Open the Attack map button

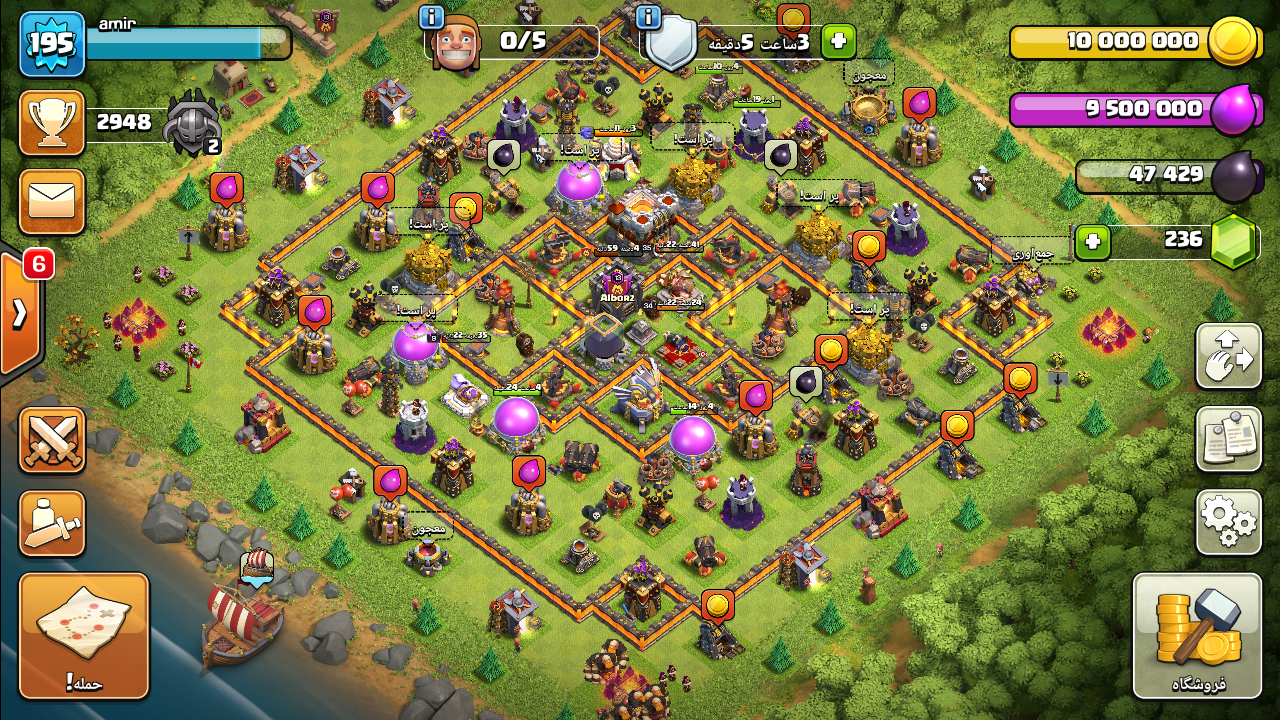pos(84,635)
